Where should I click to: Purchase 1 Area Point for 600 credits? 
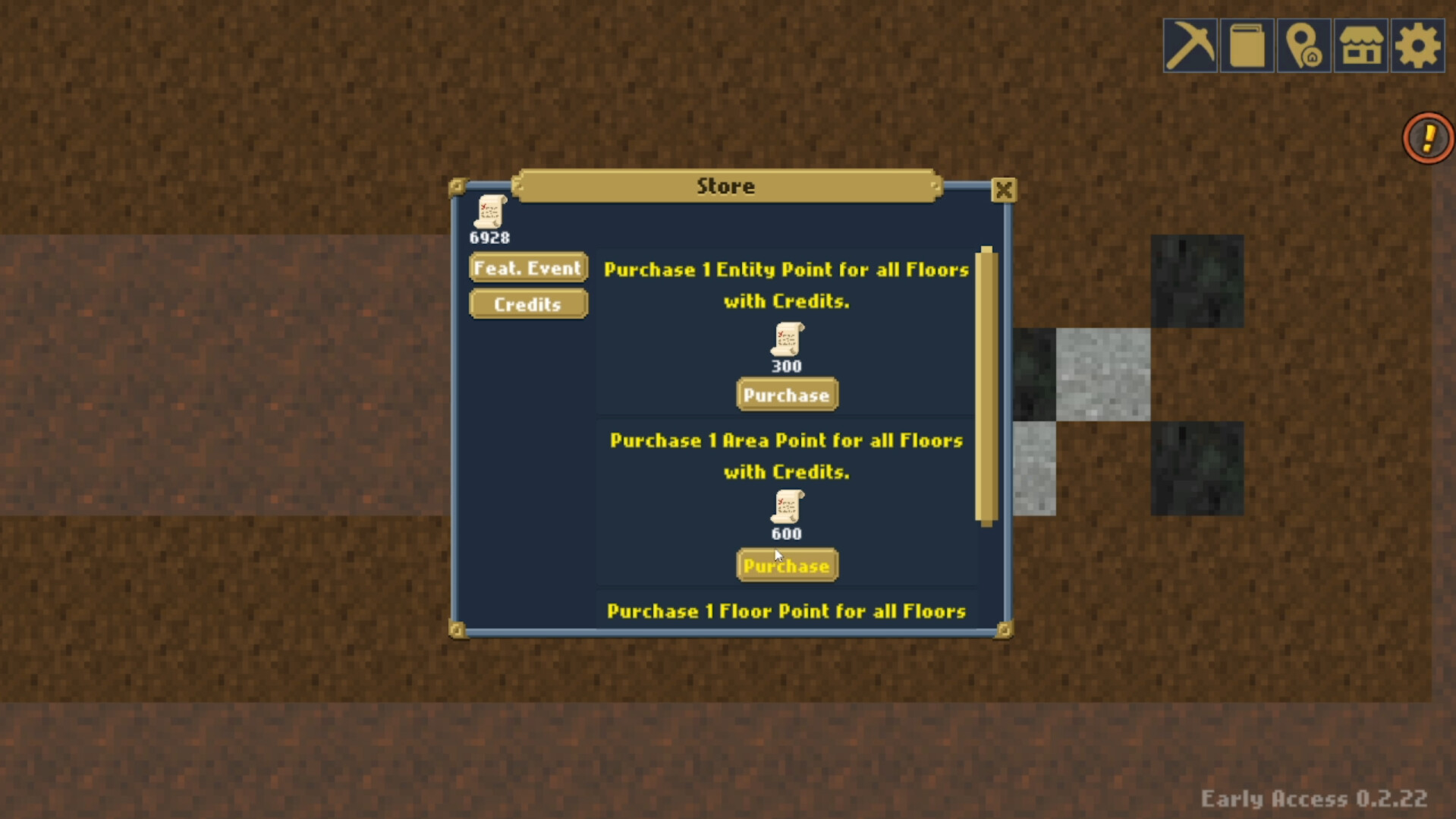click(x=787, y=565)
